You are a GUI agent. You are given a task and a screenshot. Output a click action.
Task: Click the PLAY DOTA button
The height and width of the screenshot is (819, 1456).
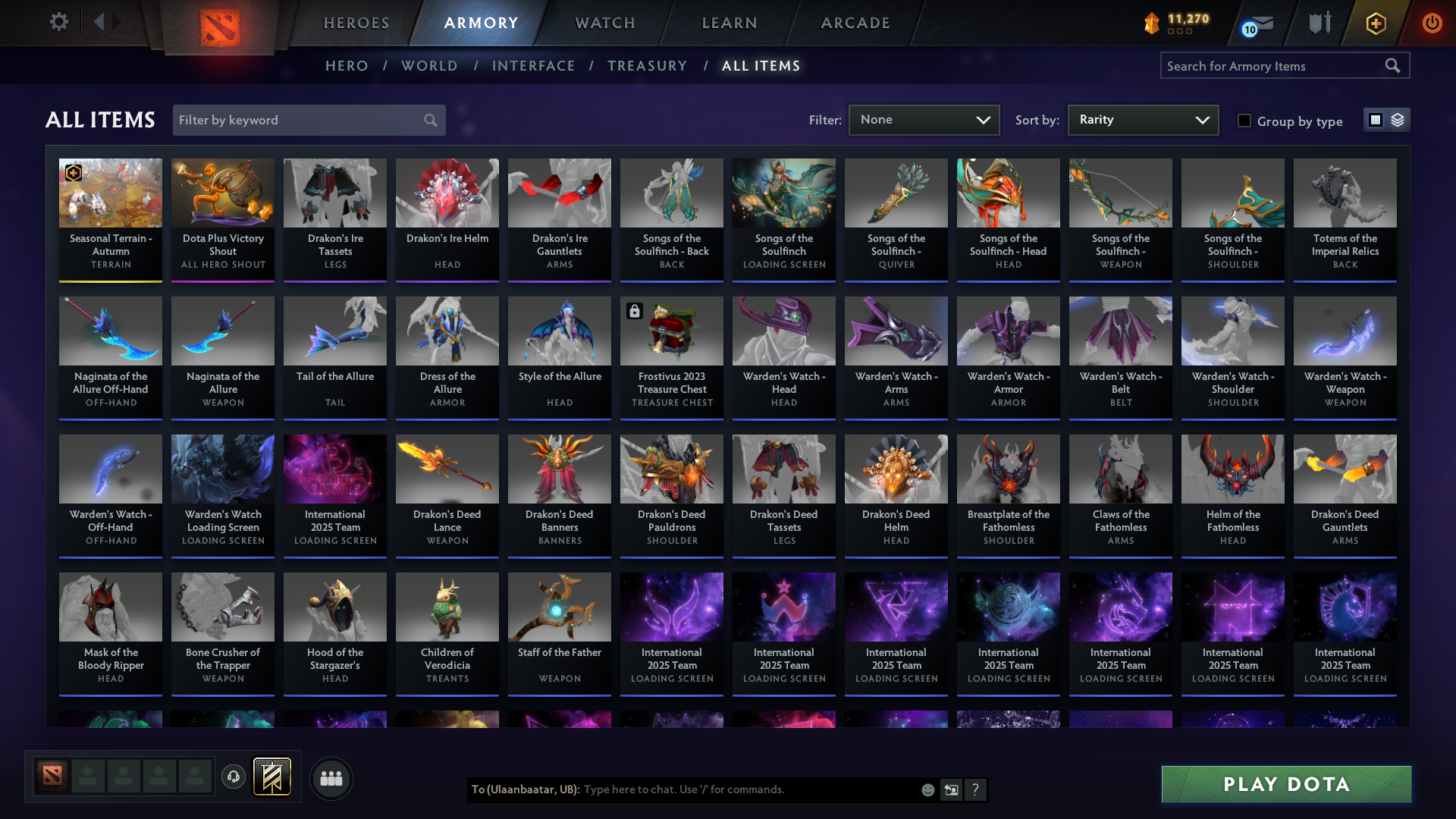[x=1285, y=784]
